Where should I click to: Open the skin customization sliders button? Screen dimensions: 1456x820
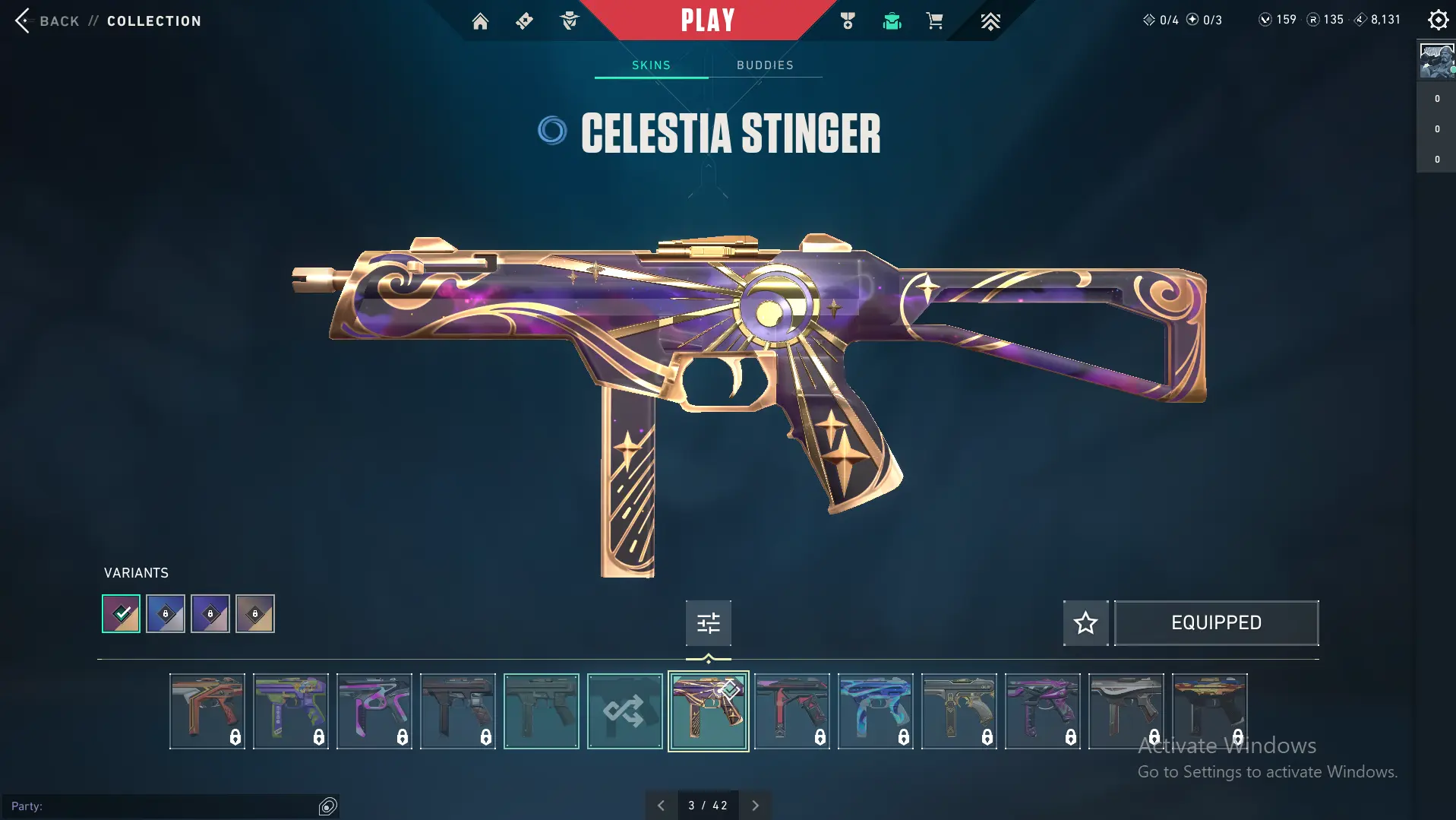[x=708, y=623]
